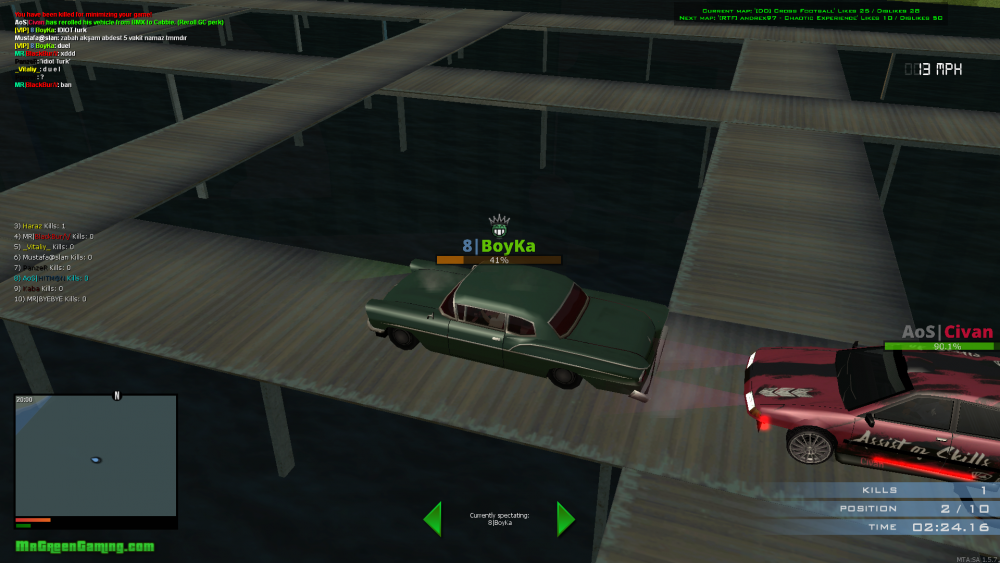Click the right green spectate arrow
Screen dimensions: 1000x563
[x=565, y=518]
